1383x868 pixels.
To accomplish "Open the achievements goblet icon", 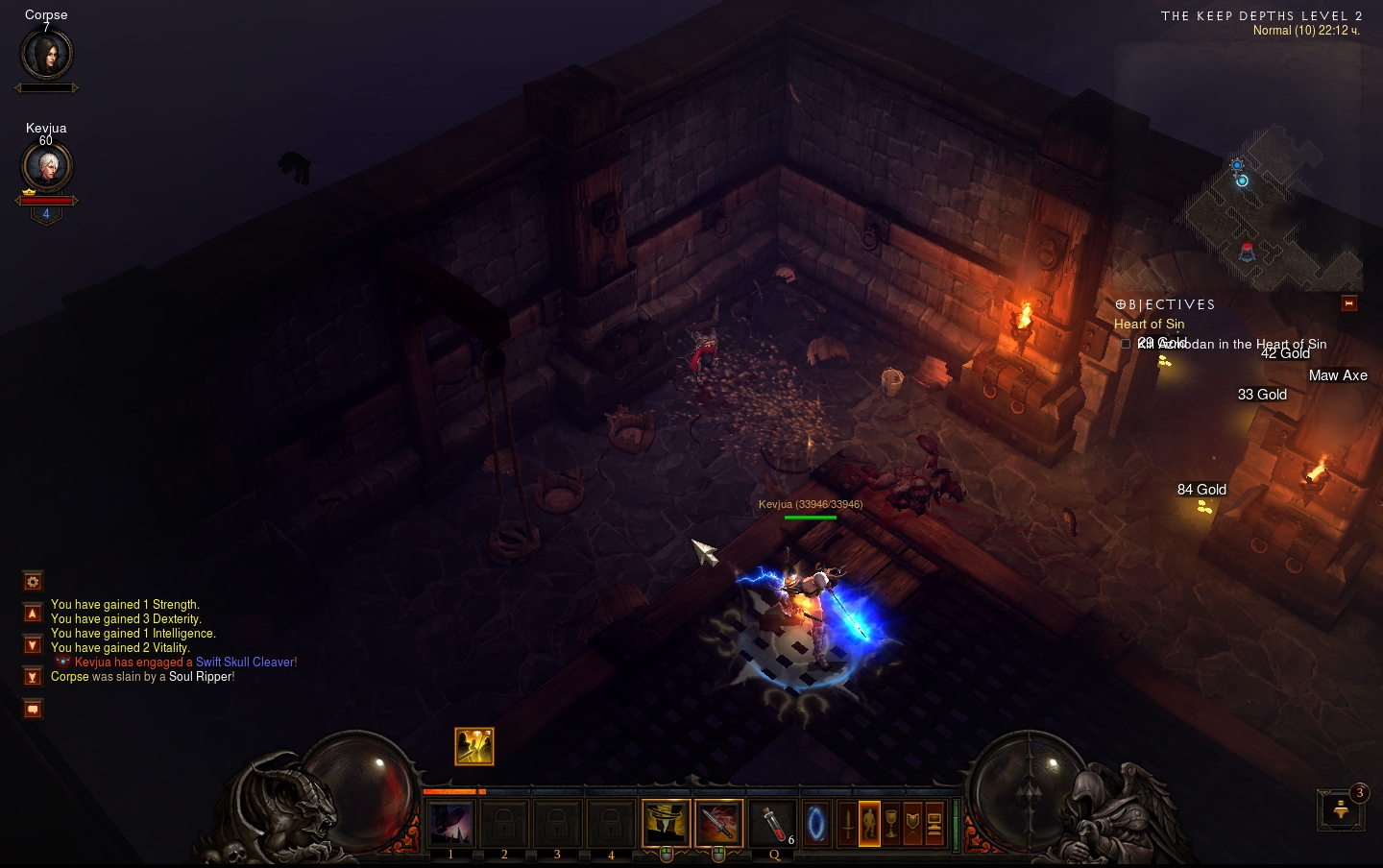I will [x=891, y=824].
